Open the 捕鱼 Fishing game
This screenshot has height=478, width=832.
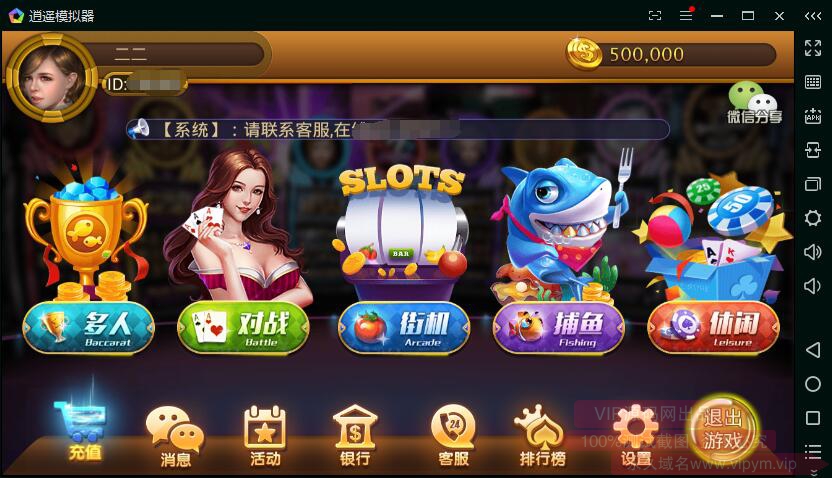coord(558,327)
